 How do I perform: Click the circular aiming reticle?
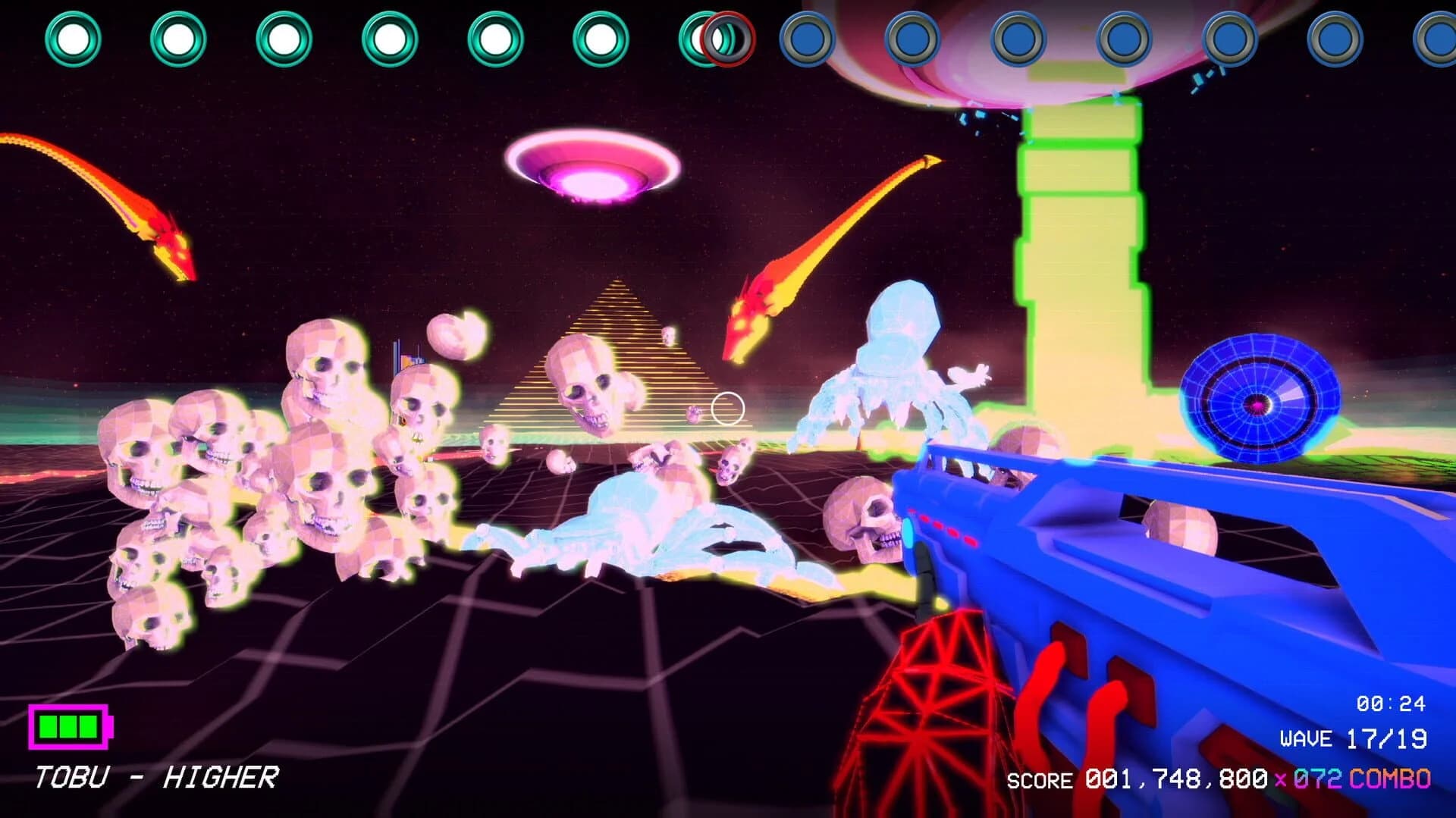tap(727, 409)
